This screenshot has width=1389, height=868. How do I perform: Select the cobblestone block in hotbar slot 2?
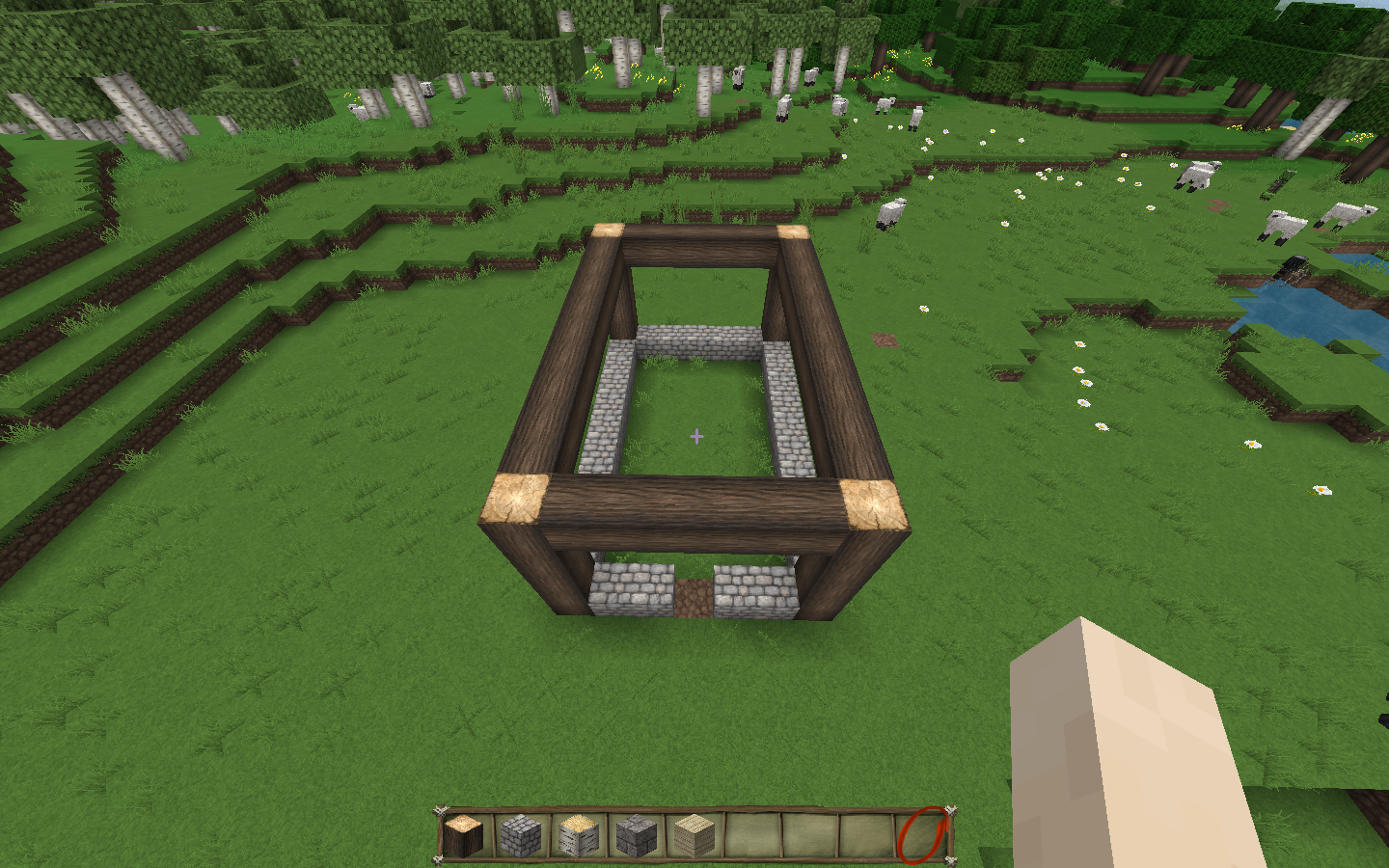click(x=522, y=836)
